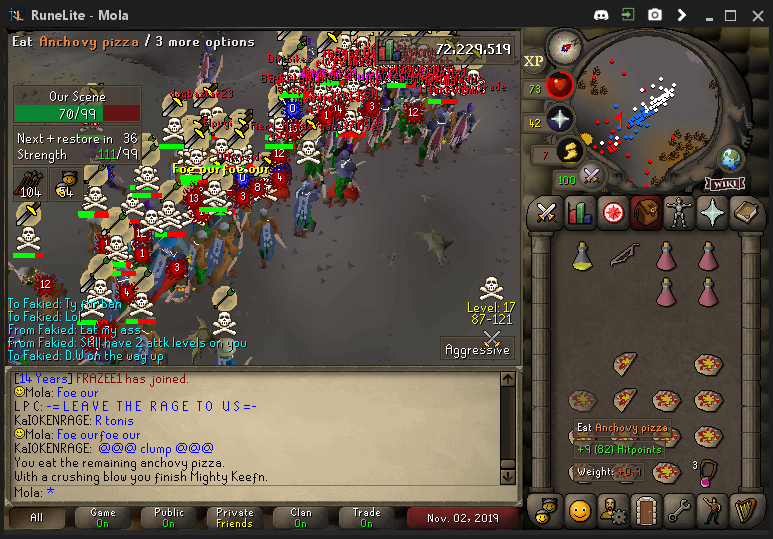Click the Wiki lookup banner
The height and width of the screenshot is (539, 773).
724,183
